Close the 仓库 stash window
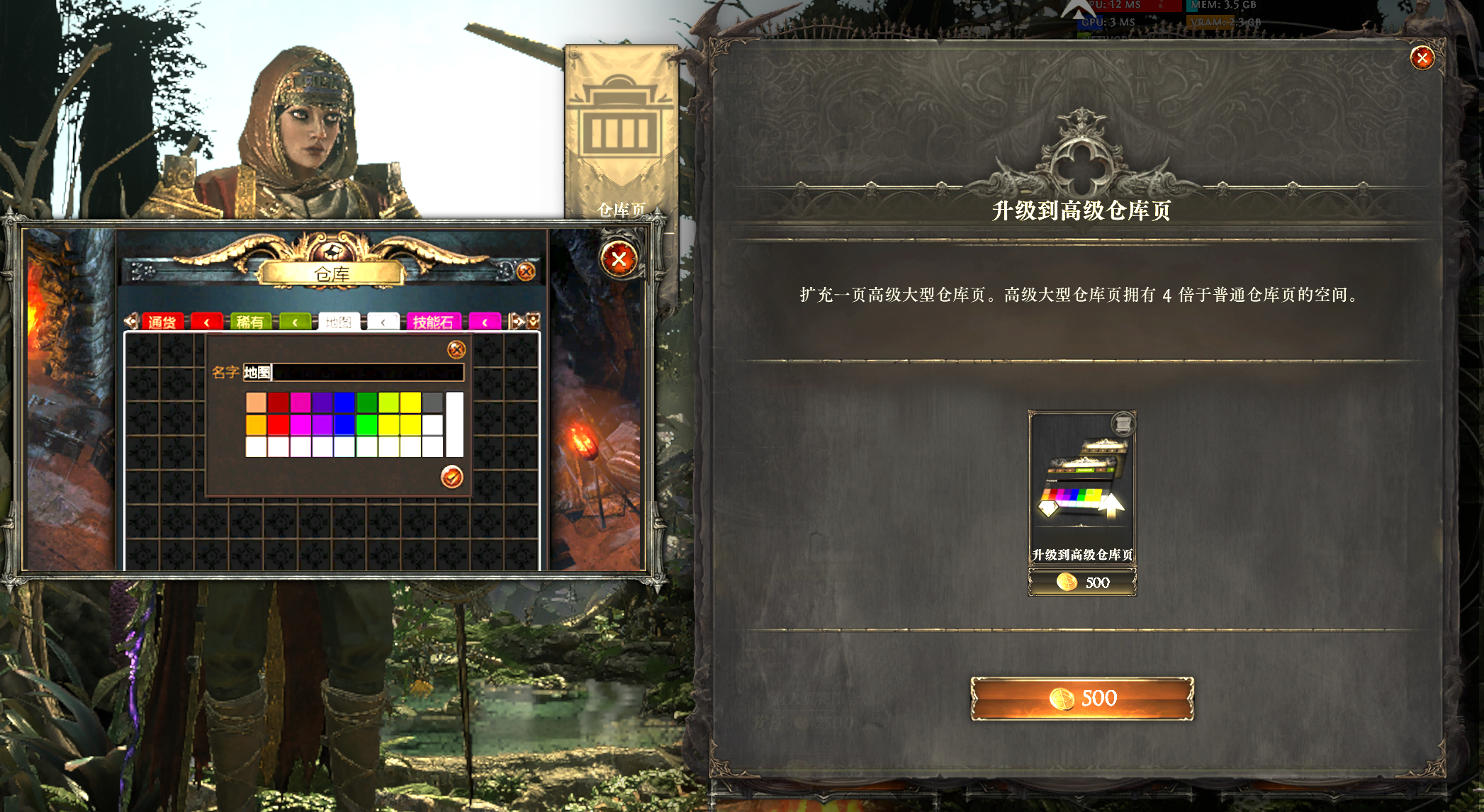 pos(526,271)
